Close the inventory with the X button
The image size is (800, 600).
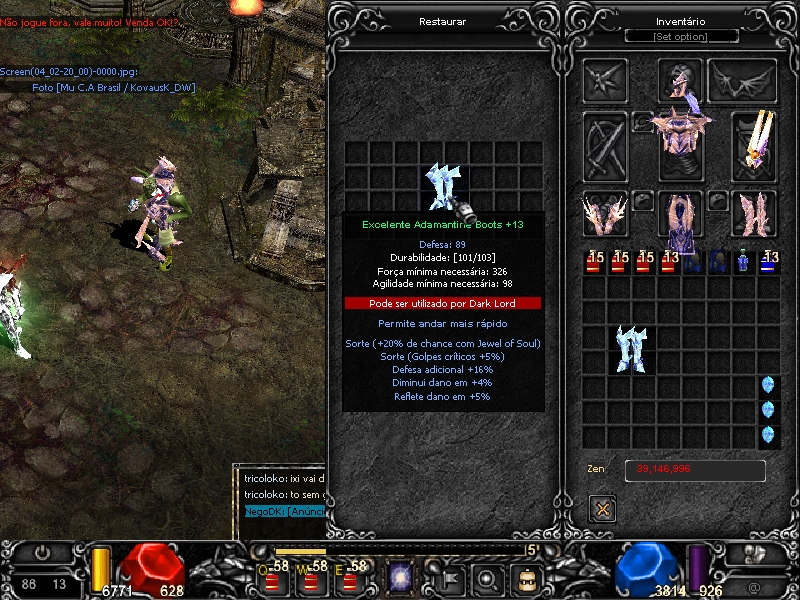pyautogui.click(x=603, y=508)
